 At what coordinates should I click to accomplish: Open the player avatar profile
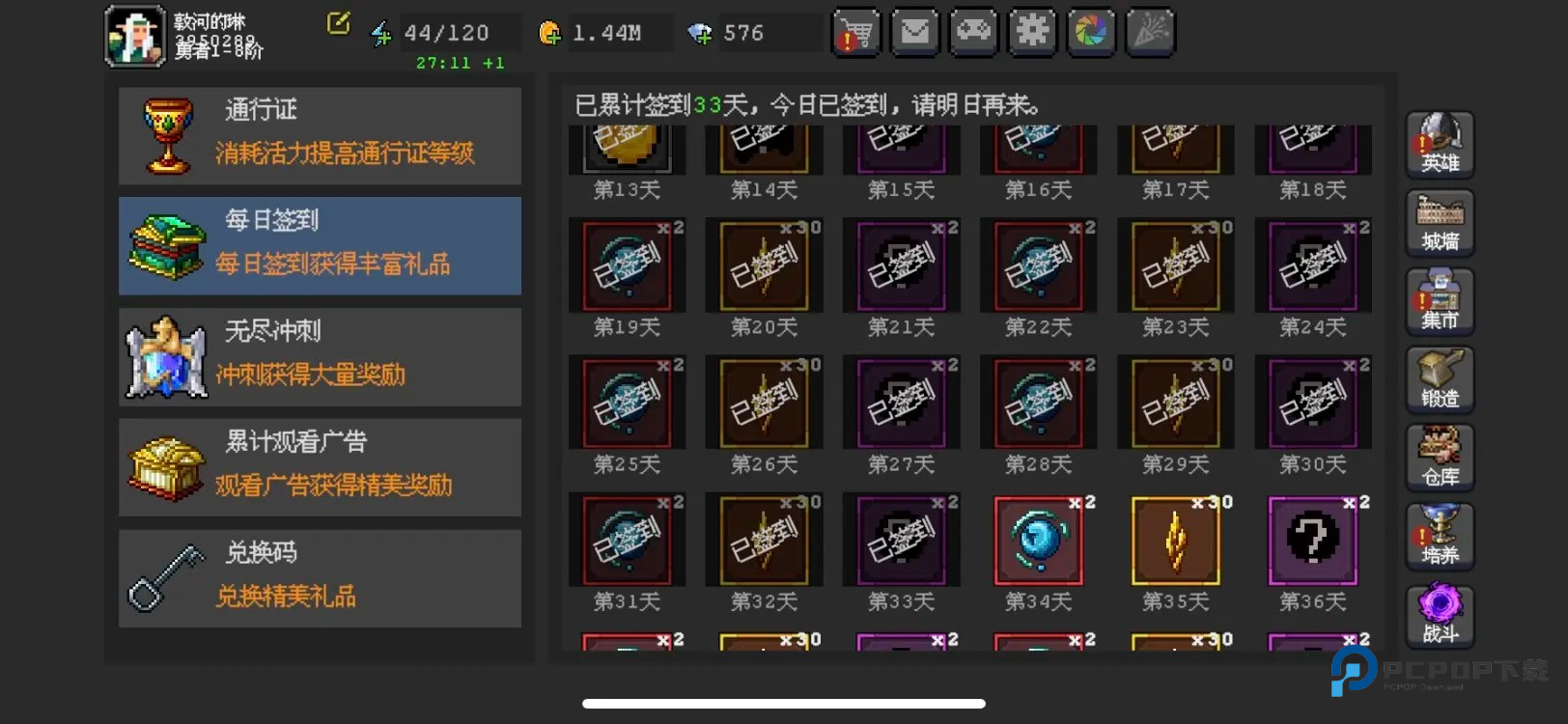[135, 37]
